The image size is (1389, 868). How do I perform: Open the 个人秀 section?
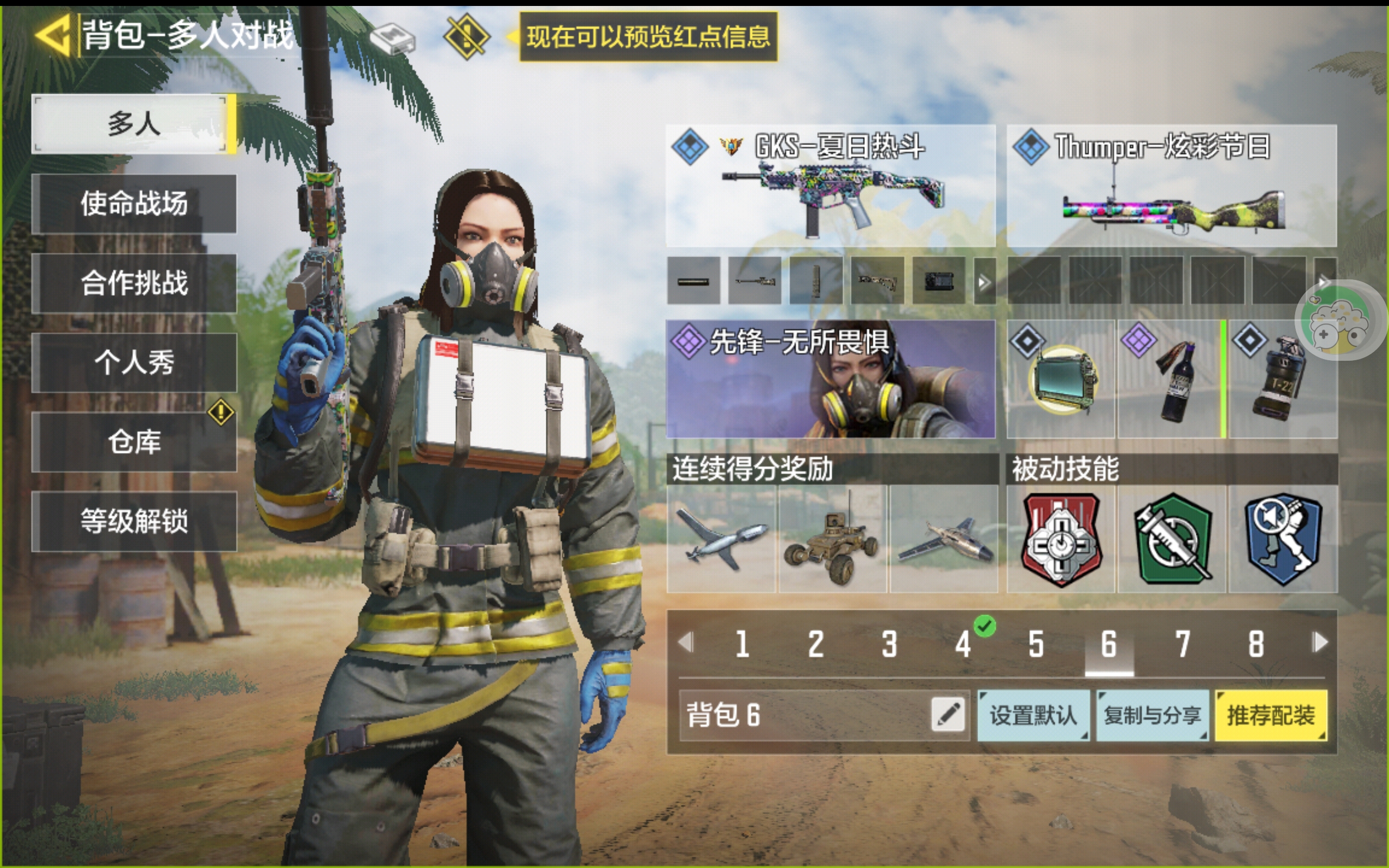(x=133, y=363)
